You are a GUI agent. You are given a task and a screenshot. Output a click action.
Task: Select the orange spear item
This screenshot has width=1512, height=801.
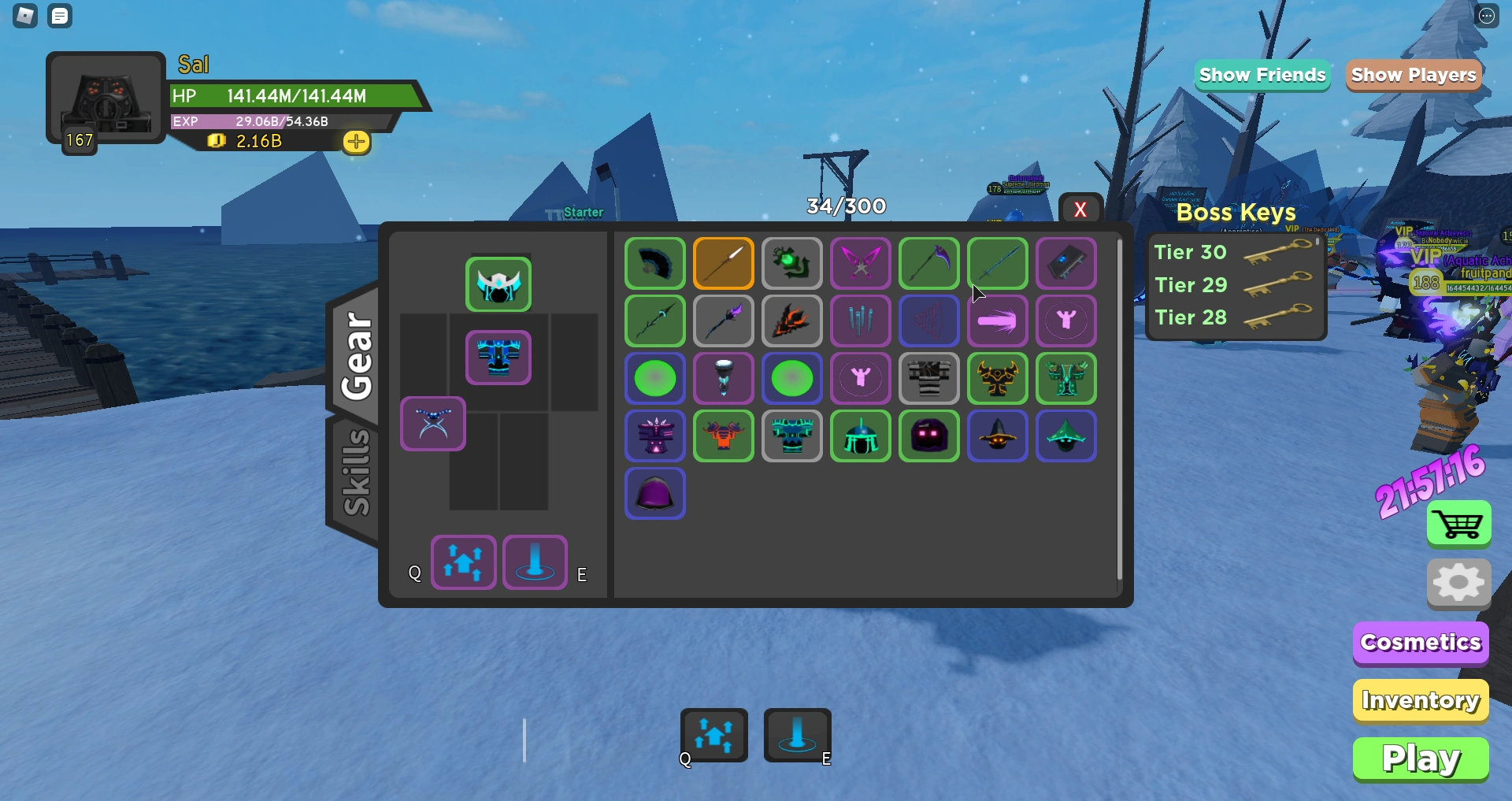click(723, 263)
